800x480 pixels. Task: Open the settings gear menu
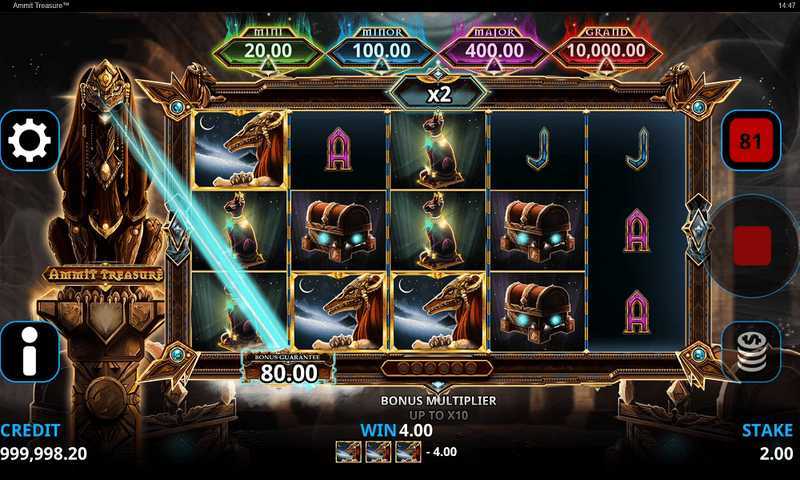pyautogui.click(x=29, y=140)
